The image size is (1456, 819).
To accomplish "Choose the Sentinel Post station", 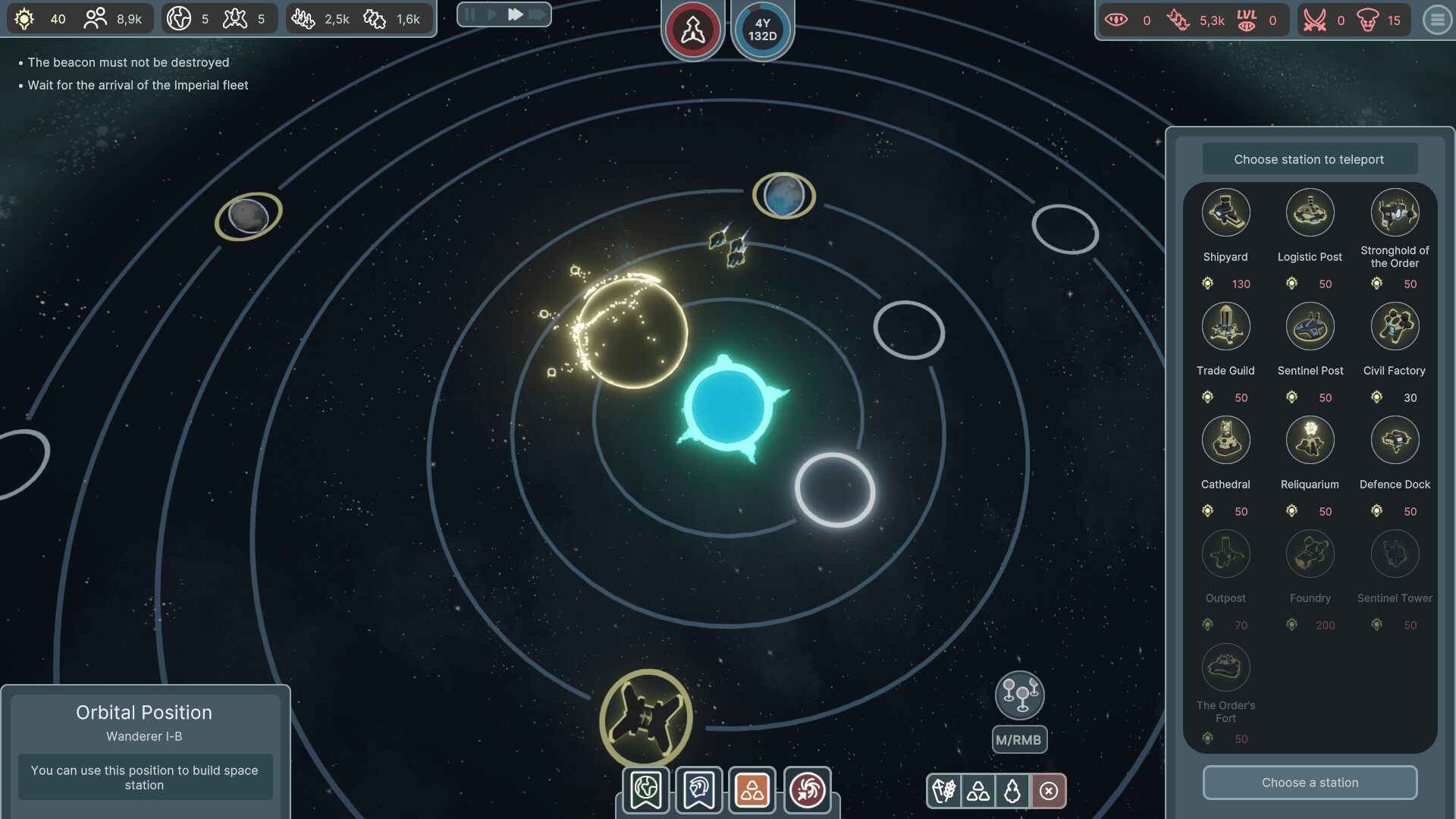I will coord(1310,327).
